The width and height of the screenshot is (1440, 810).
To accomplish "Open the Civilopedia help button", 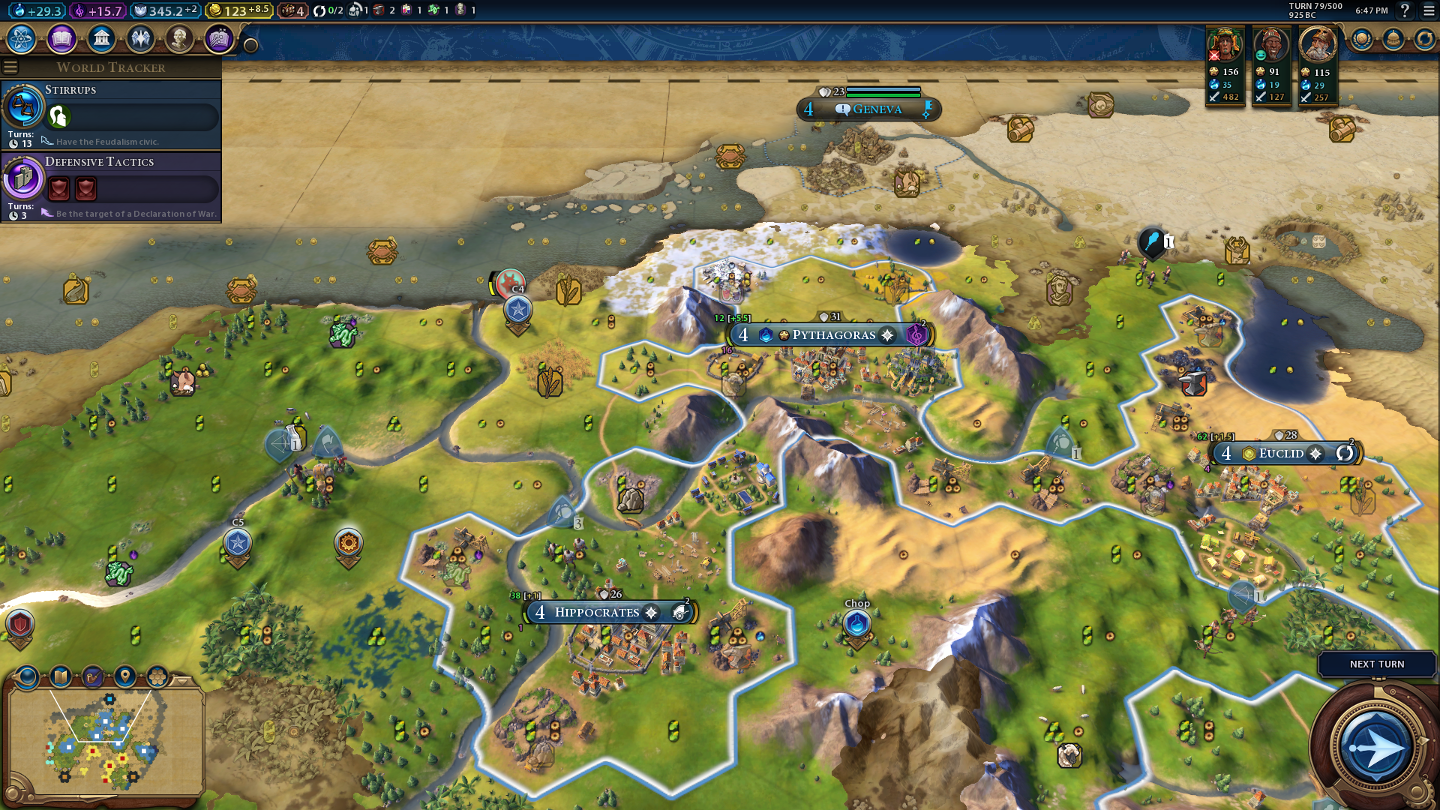I will [1405, 10].
